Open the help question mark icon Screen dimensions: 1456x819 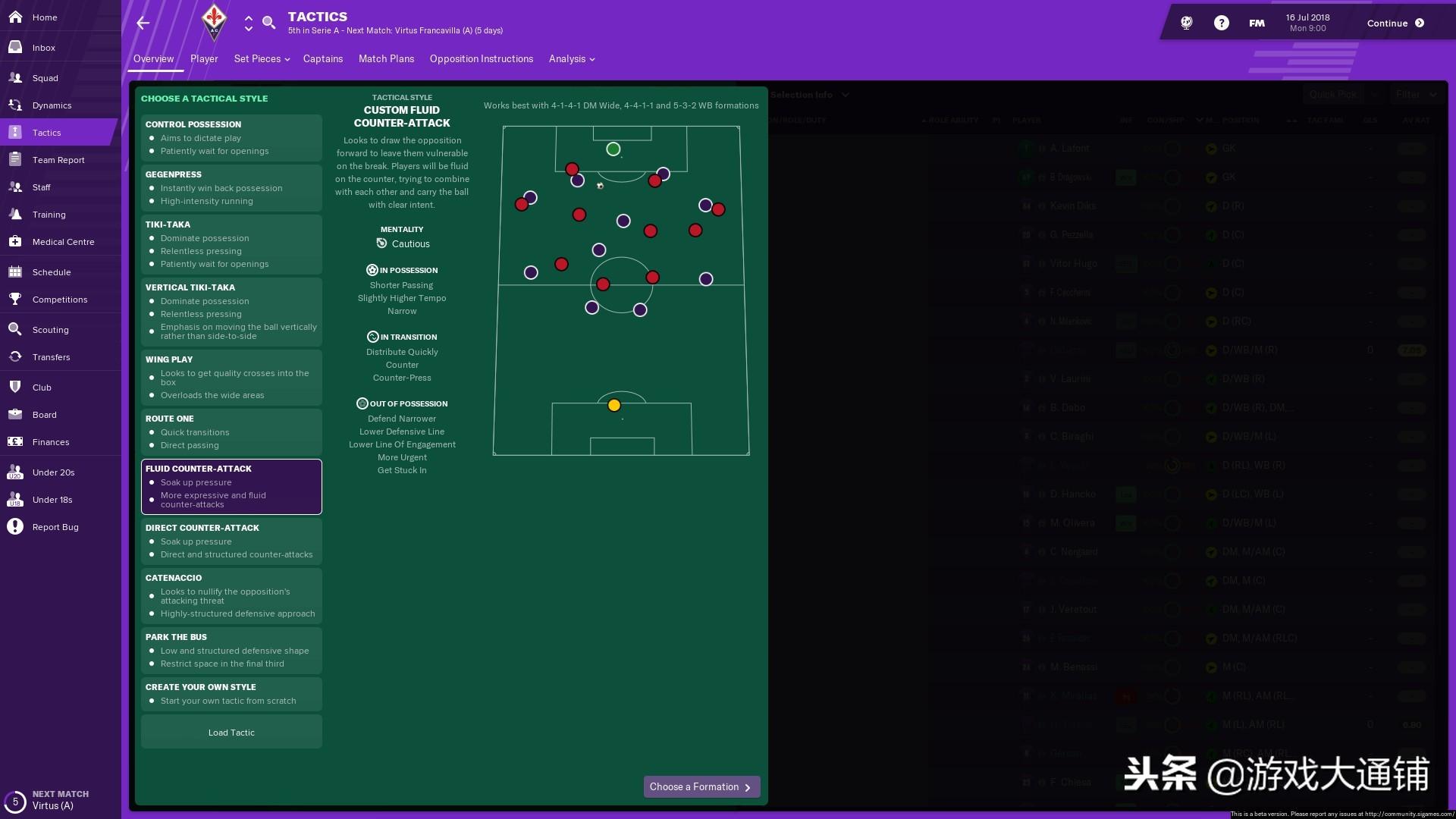tap(1221, 22)
